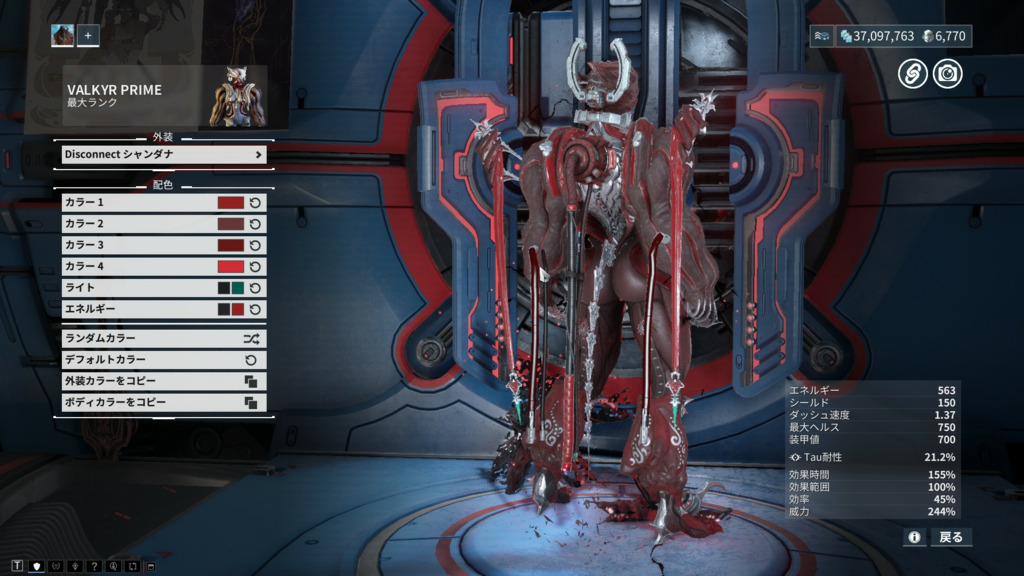This screenshot has height=576, width=1024.
Task: Add a loadout with the plus button
Action: [x=88, y=36]
